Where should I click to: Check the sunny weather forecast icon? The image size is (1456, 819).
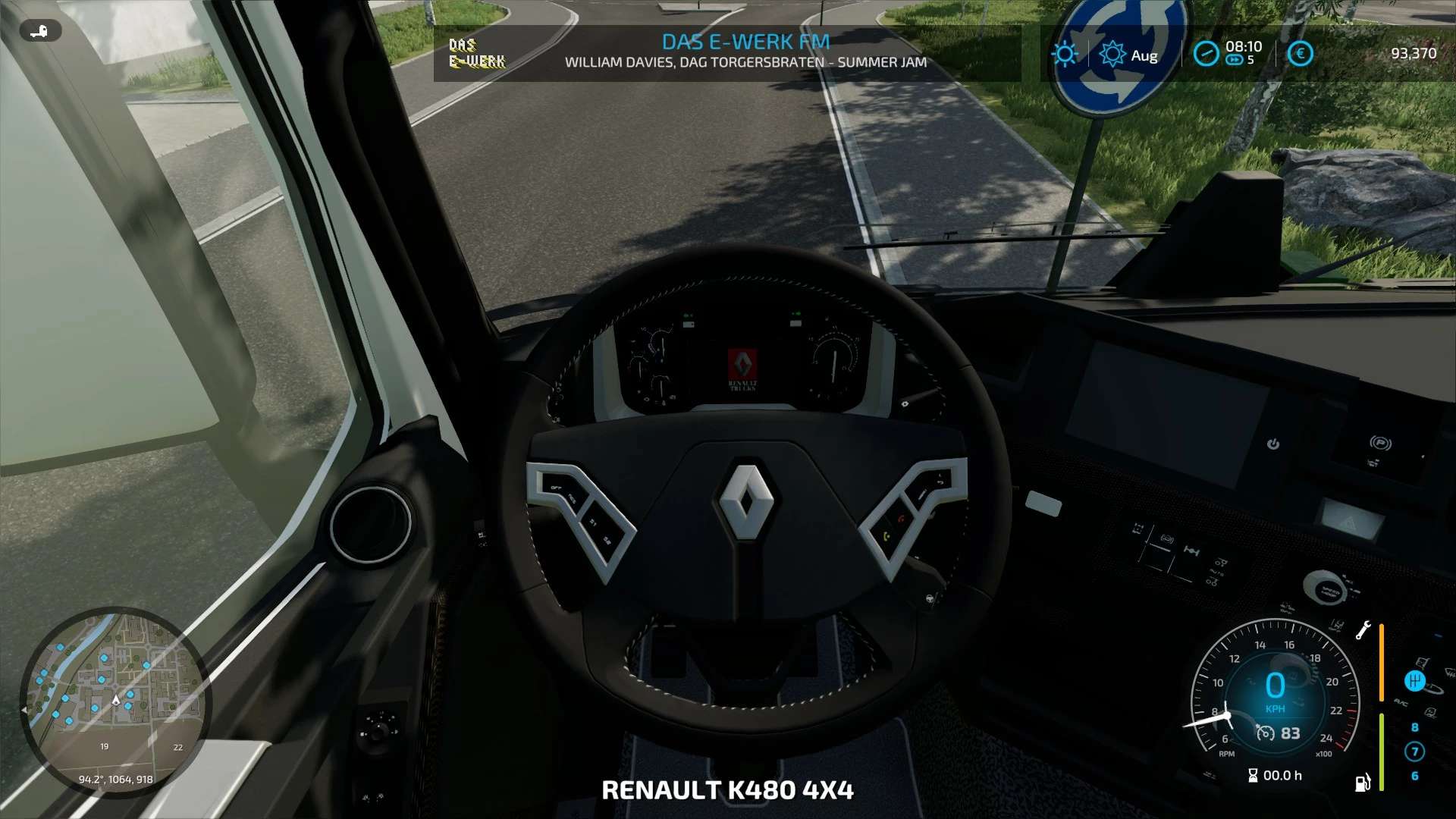pos(1065,54)
